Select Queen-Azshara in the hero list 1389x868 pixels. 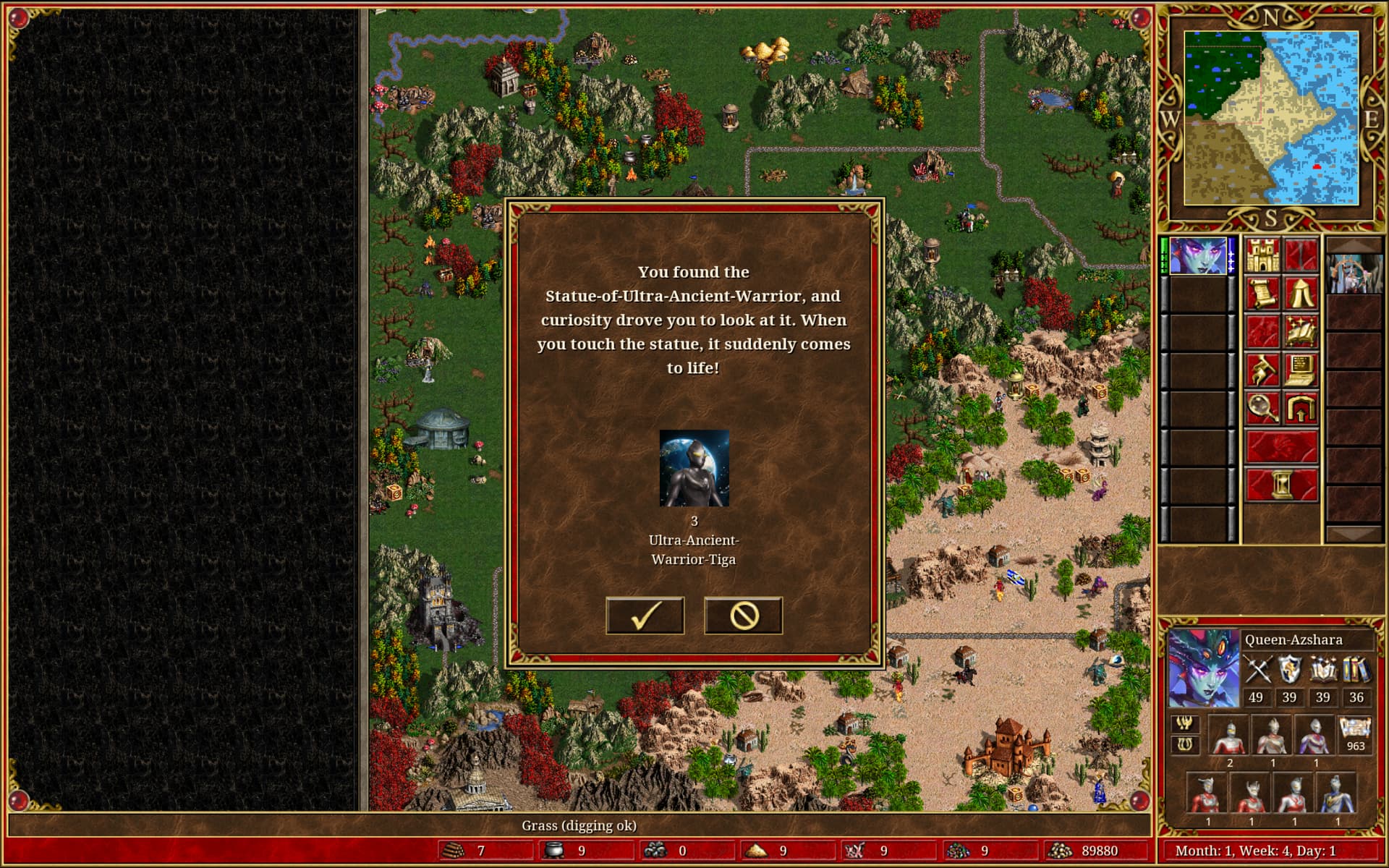[1198, 255]
